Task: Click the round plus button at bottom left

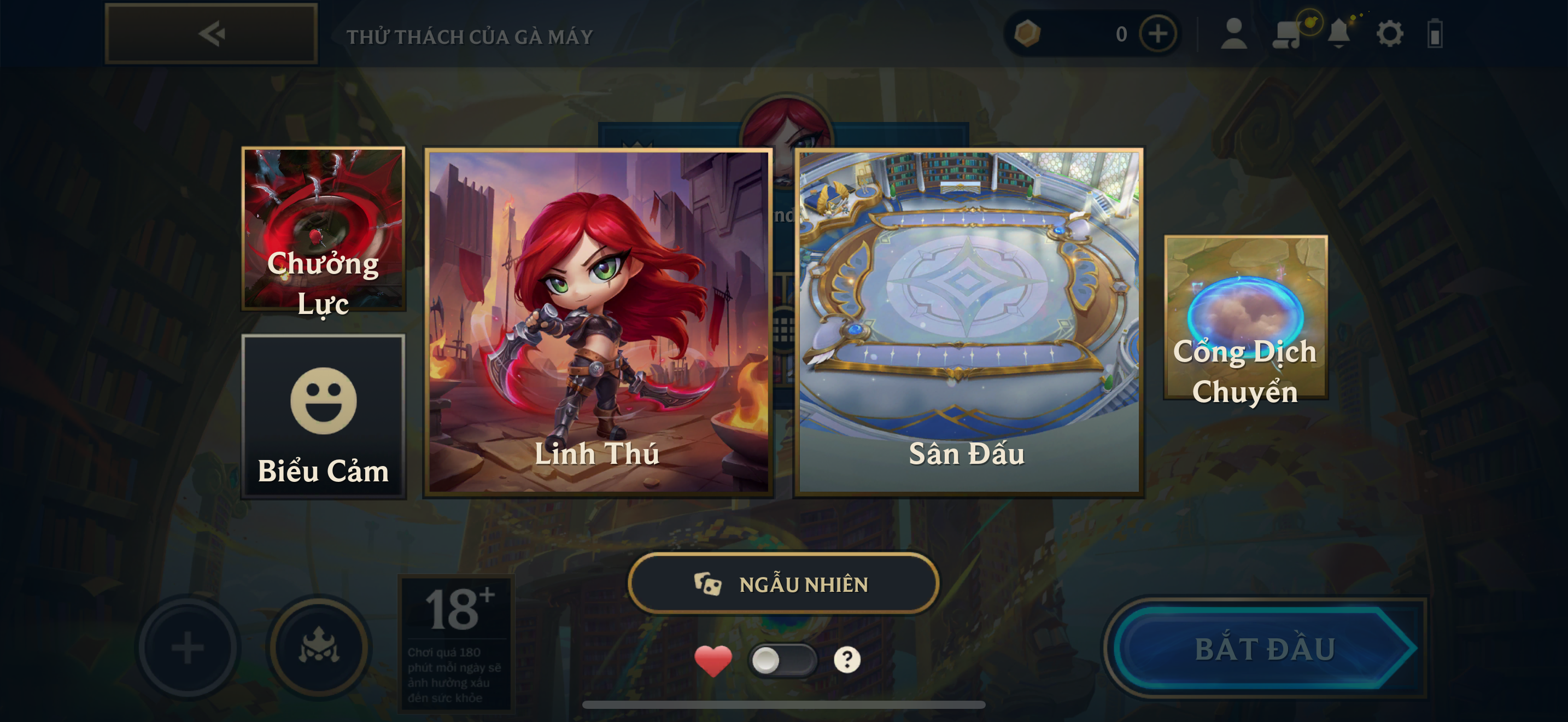Action: click(188, 647)
